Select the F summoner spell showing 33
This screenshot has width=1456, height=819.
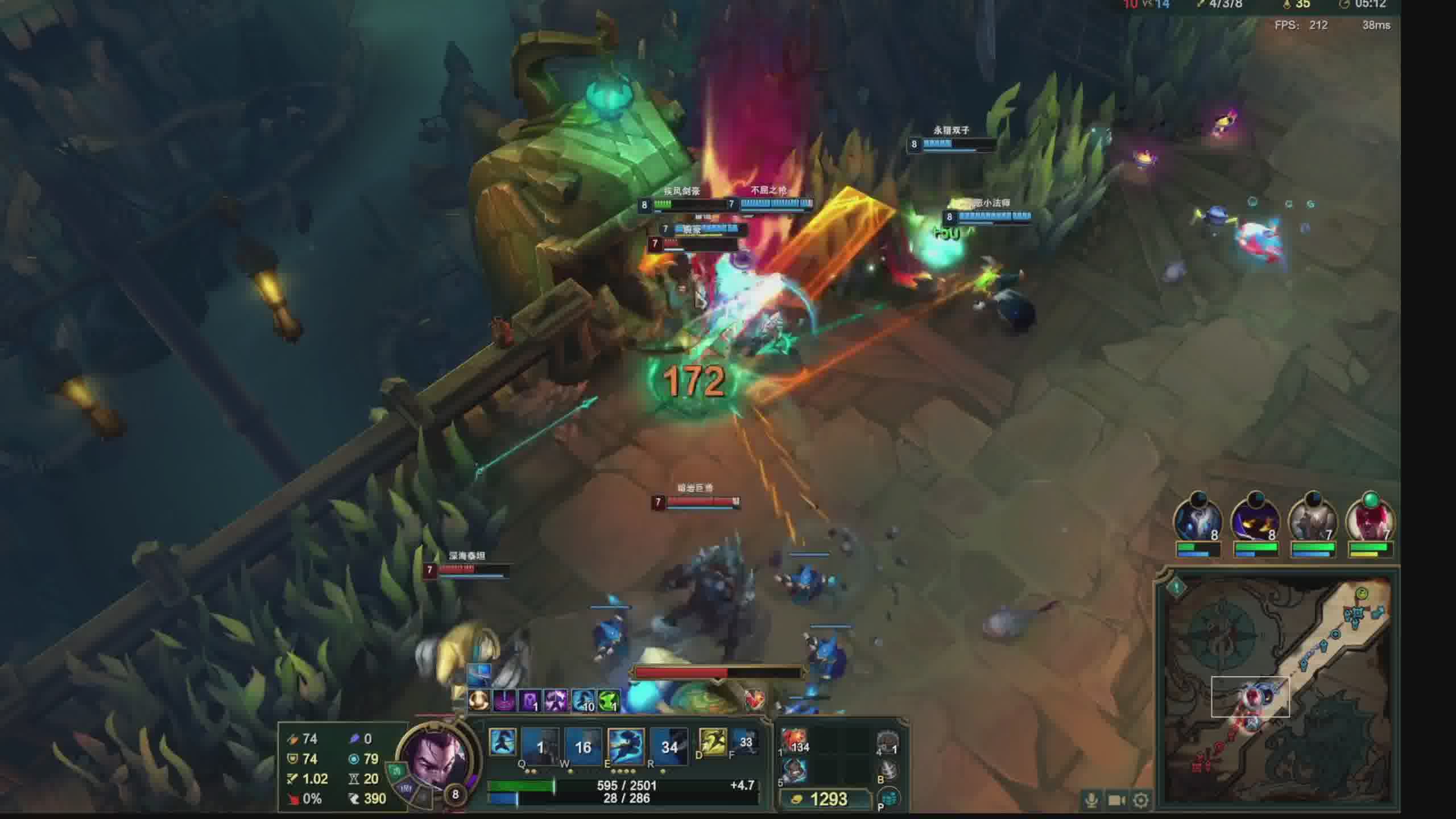click(745, 742)
